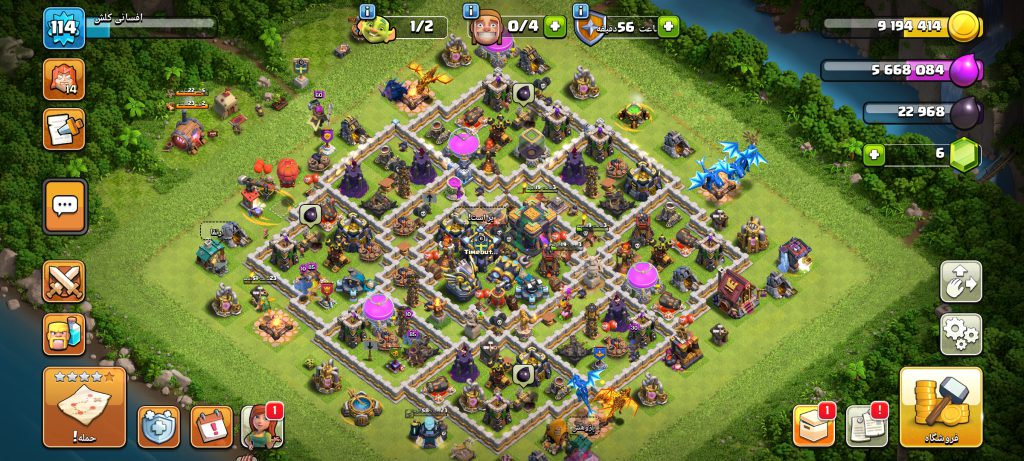
Task: Show info for the shield timer
Action: tap(581, 11)
